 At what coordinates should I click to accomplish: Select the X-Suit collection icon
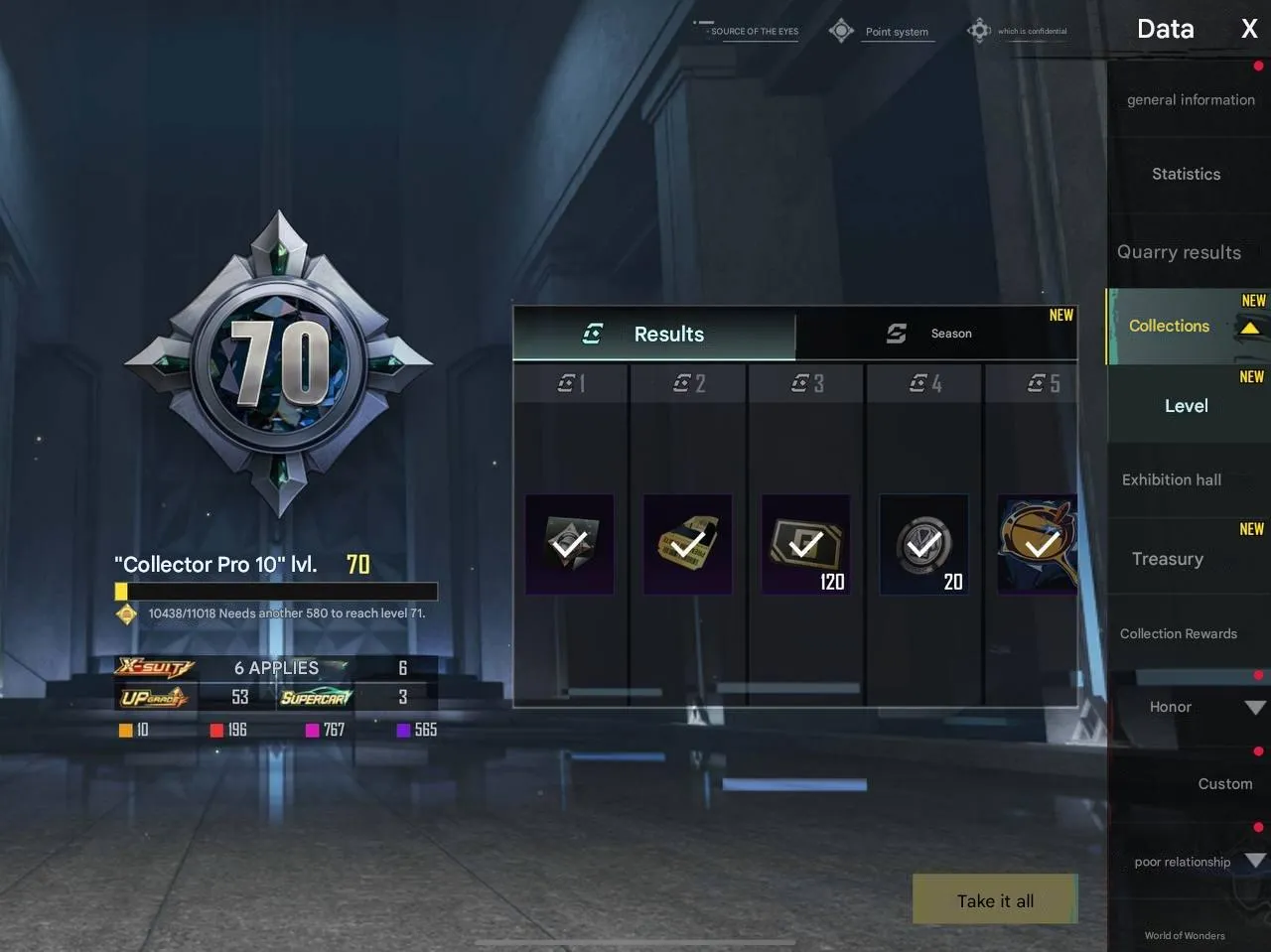tap(154, 666)
